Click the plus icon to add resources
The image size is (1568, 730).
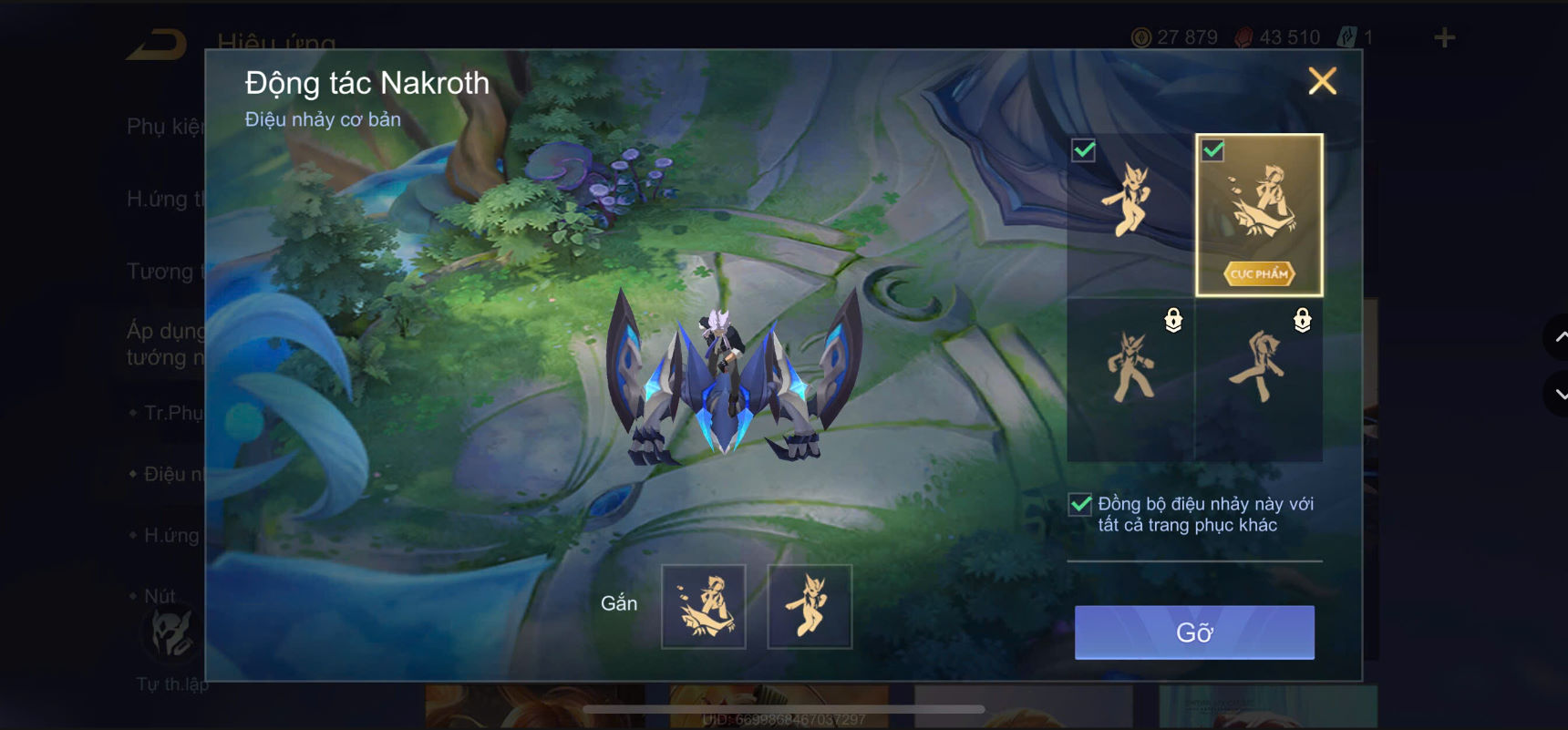pos(1445,36)
